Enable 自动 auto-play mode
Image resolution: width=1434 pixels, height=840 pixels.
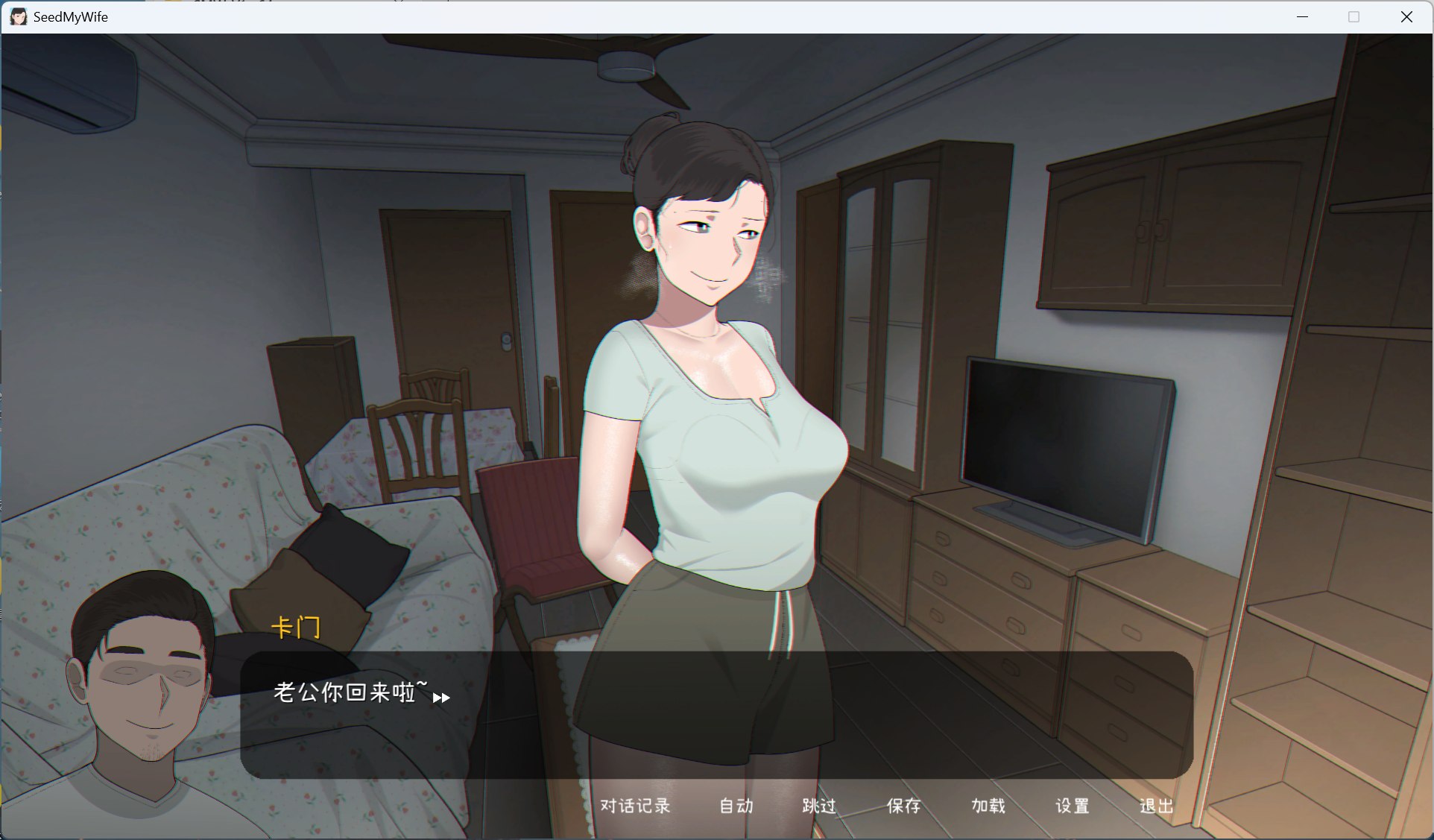click(735, 806)
